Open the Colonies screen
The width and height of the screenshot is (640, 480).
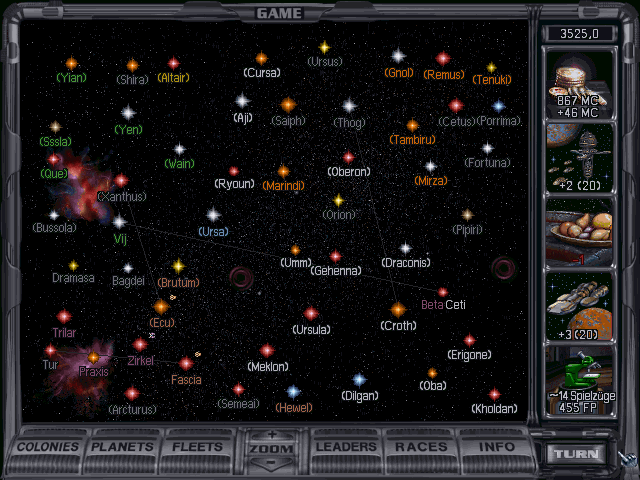pyautogui.click(x=49, y=446)
